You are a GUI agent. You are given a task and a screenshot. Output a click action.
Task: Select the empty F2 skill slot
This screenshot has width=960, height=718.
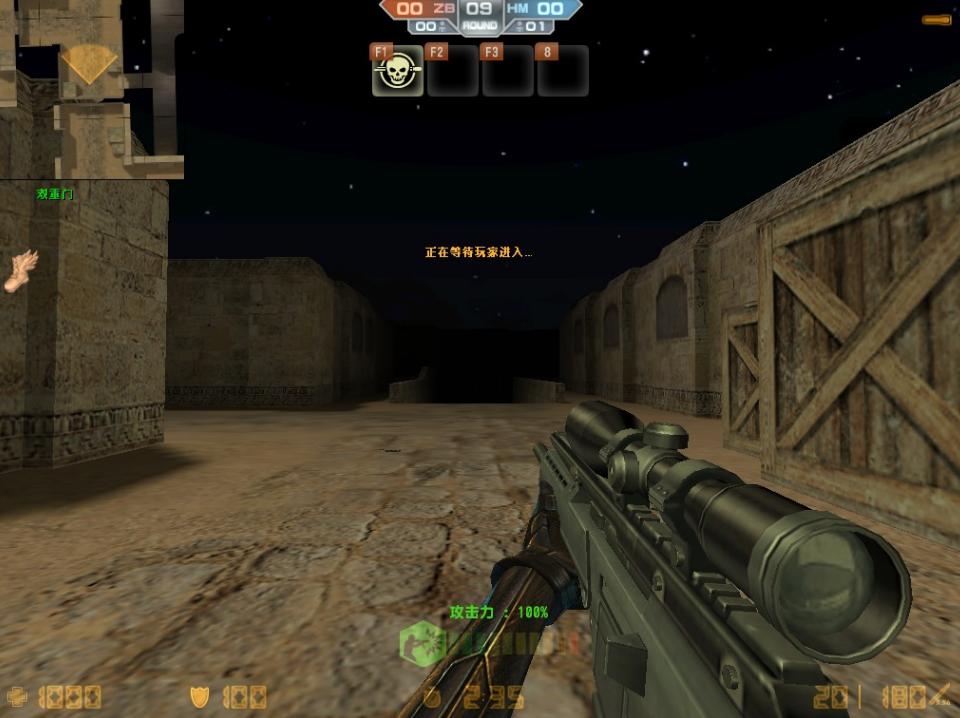452,72
